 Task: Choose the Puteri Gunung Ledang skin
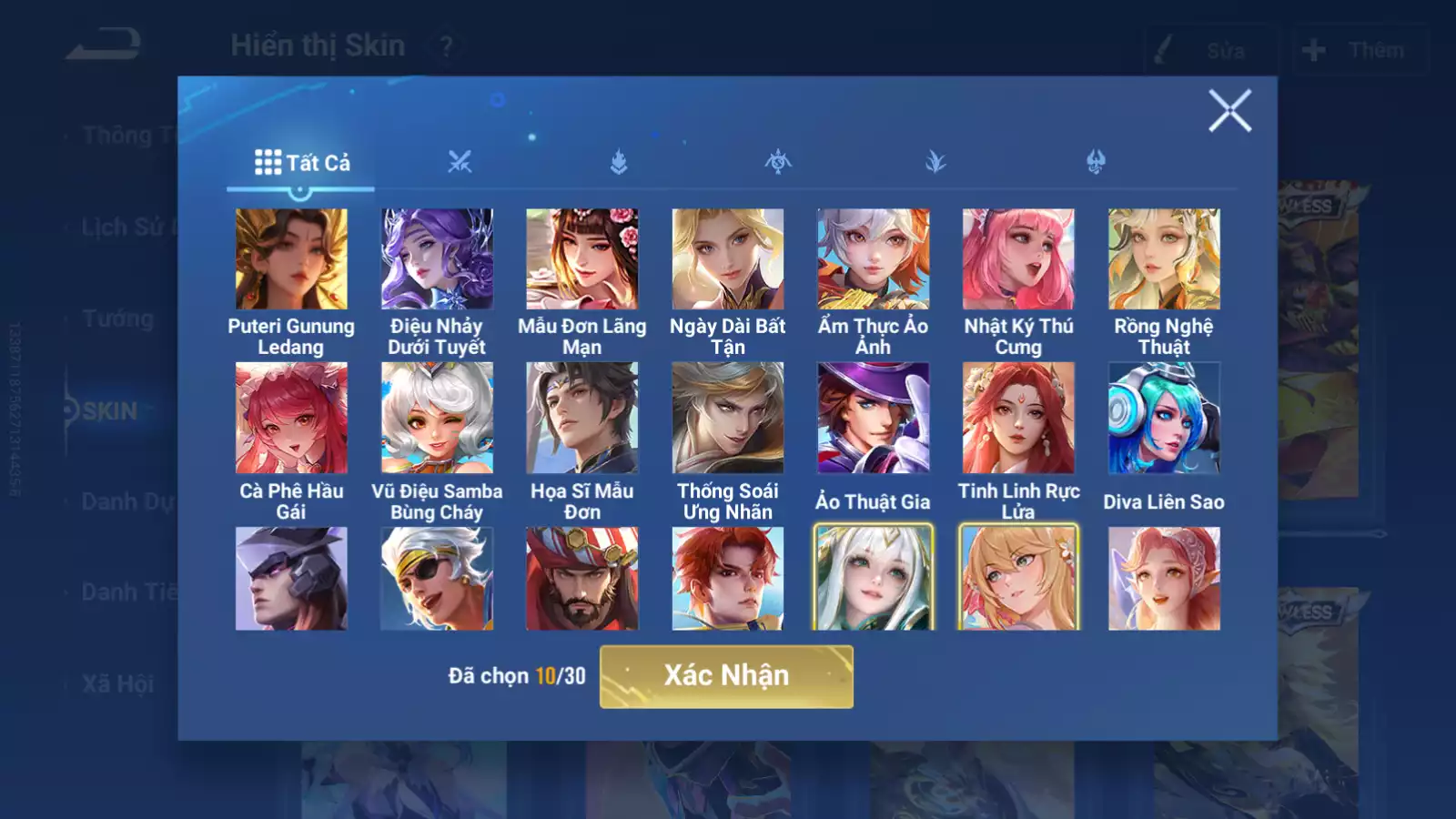(291, 259)
